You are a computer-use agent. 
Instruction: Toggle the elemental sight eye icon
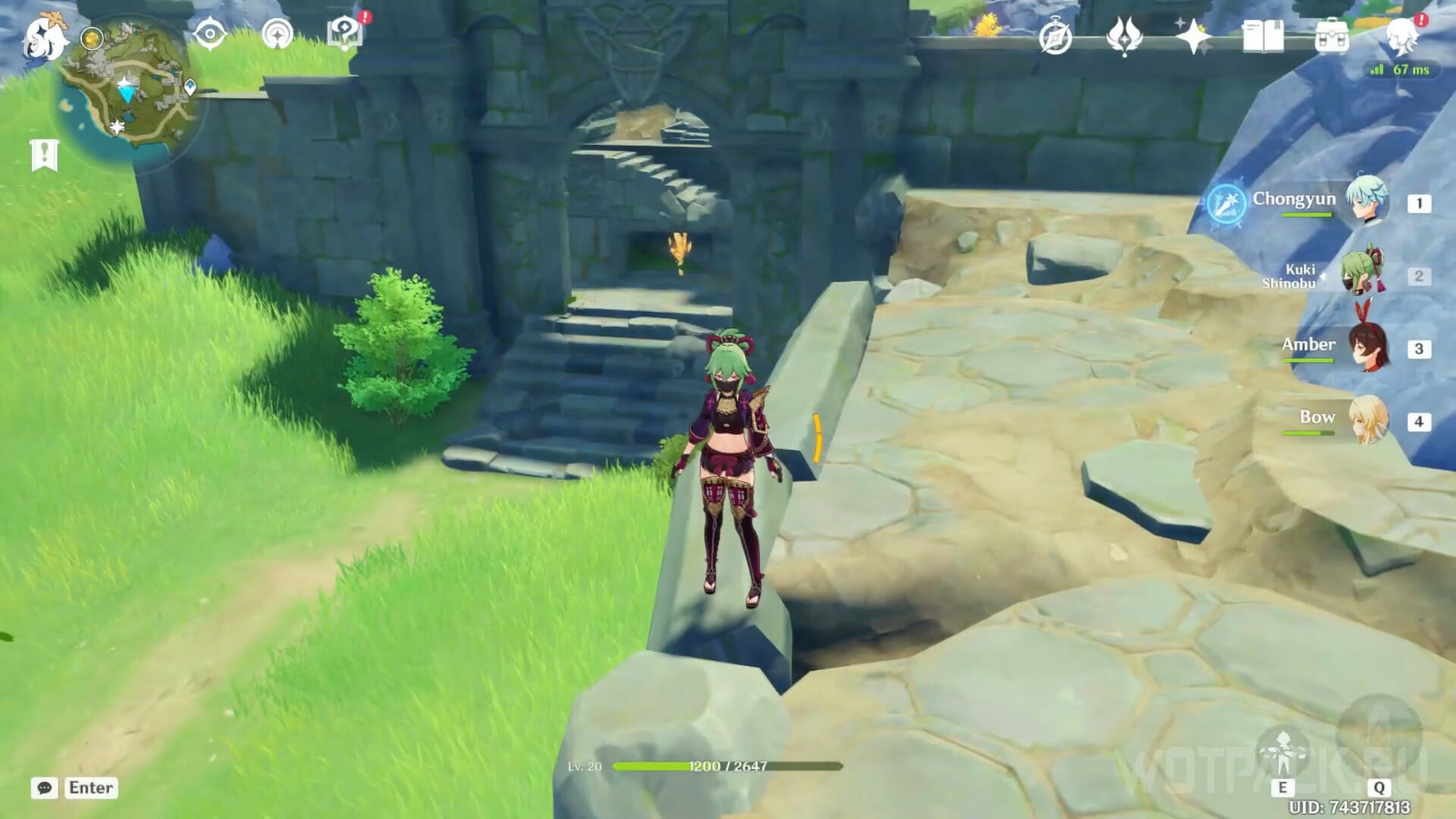click(209, 35)
